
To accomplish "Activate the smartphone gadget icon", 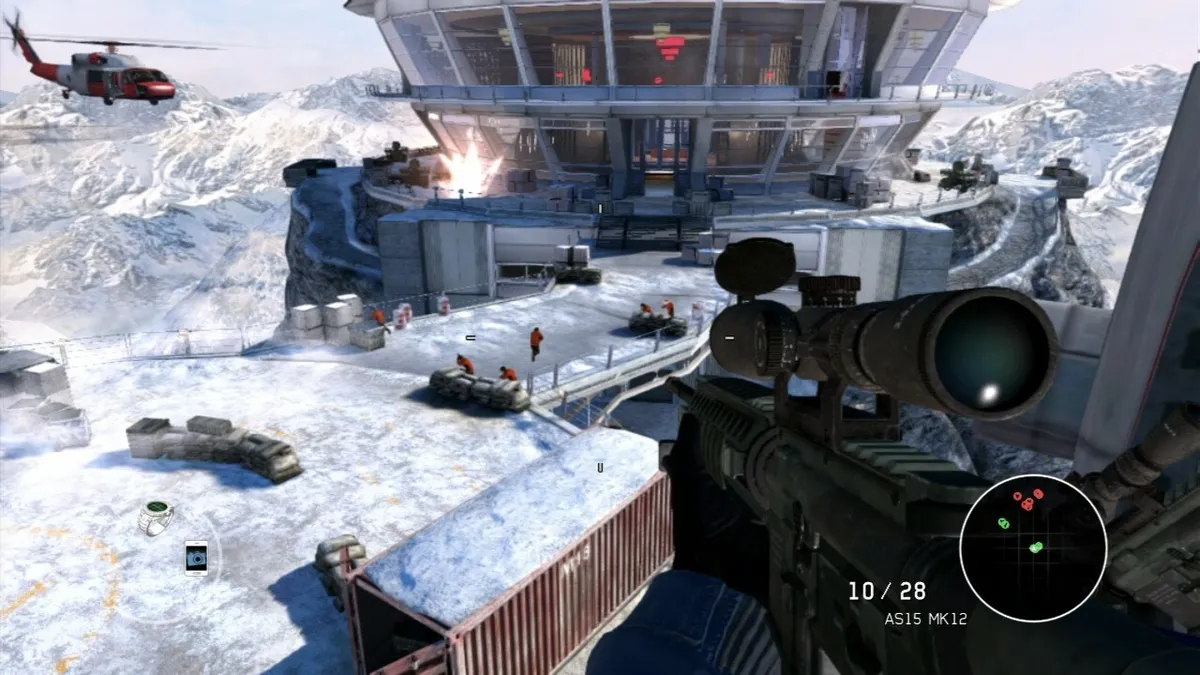I will (196, 557).
